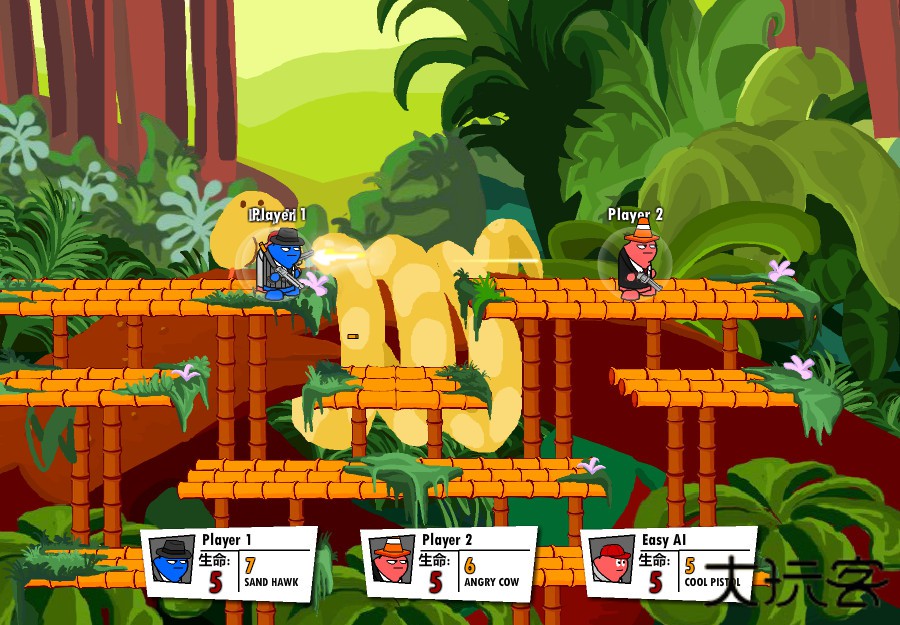Click Player 1's blue character portrait
Screen dimensions: 900x625
click(x=171, y=563)
